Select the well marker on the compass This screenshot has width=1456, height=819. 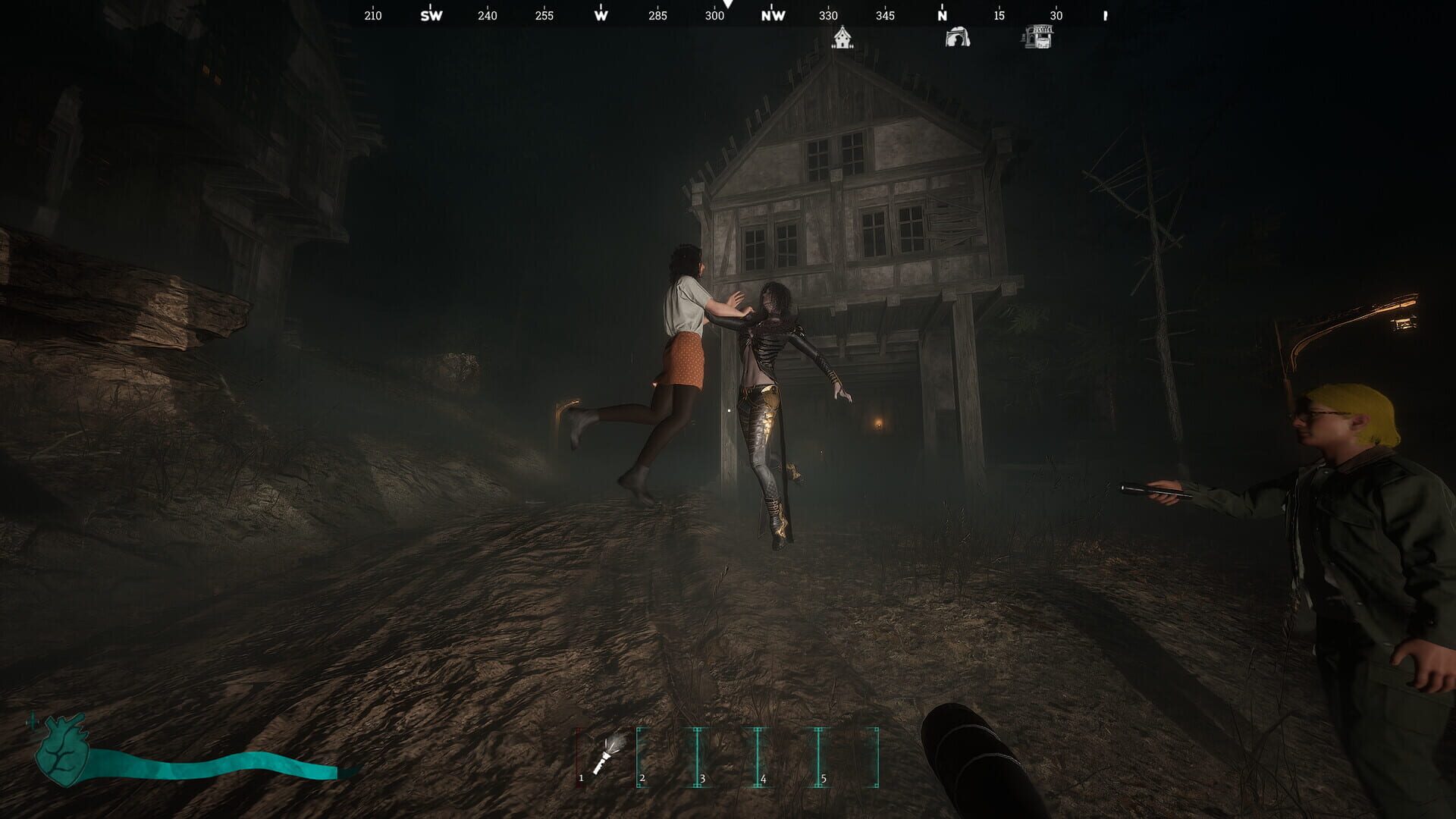tap(1040, 36)
